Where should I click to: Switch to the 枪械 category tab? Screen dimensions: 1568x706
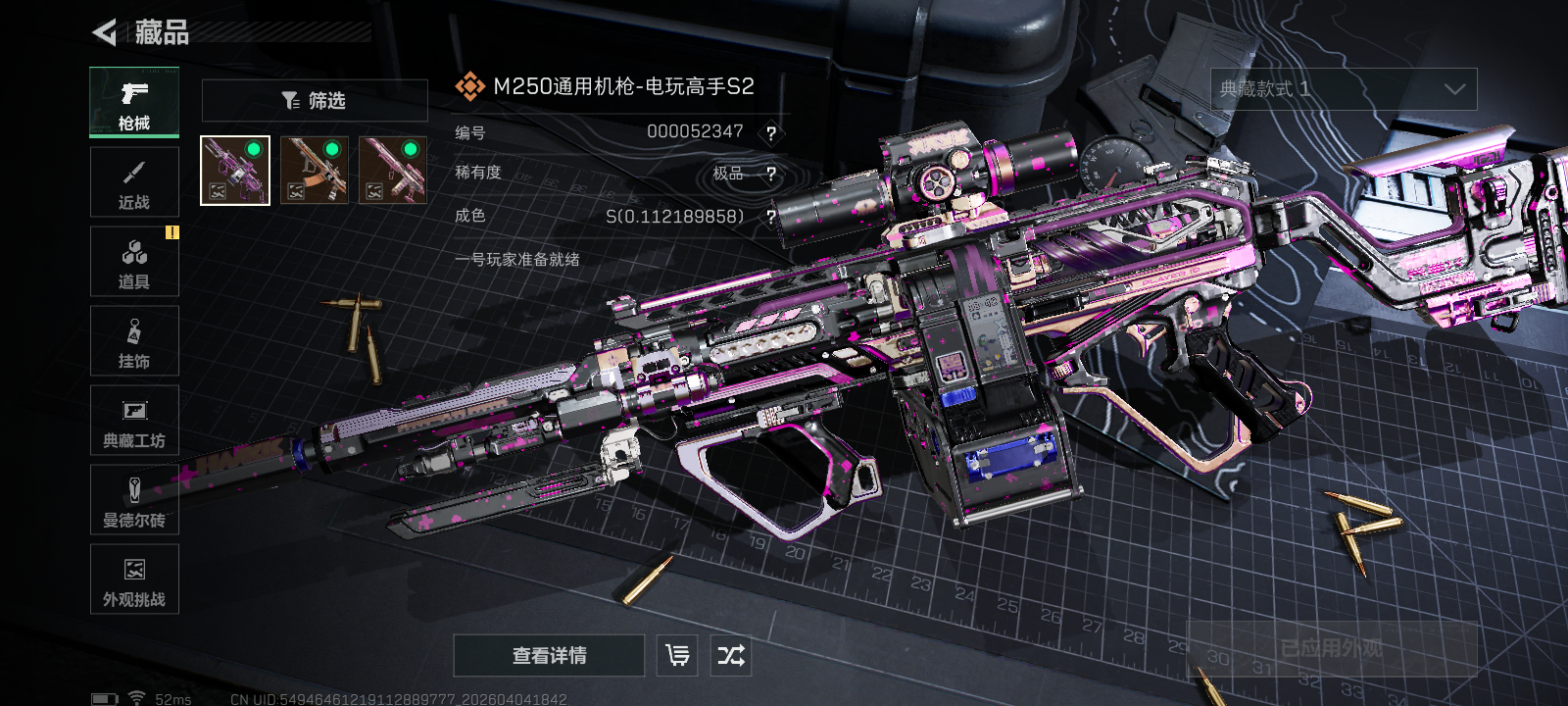134,103
